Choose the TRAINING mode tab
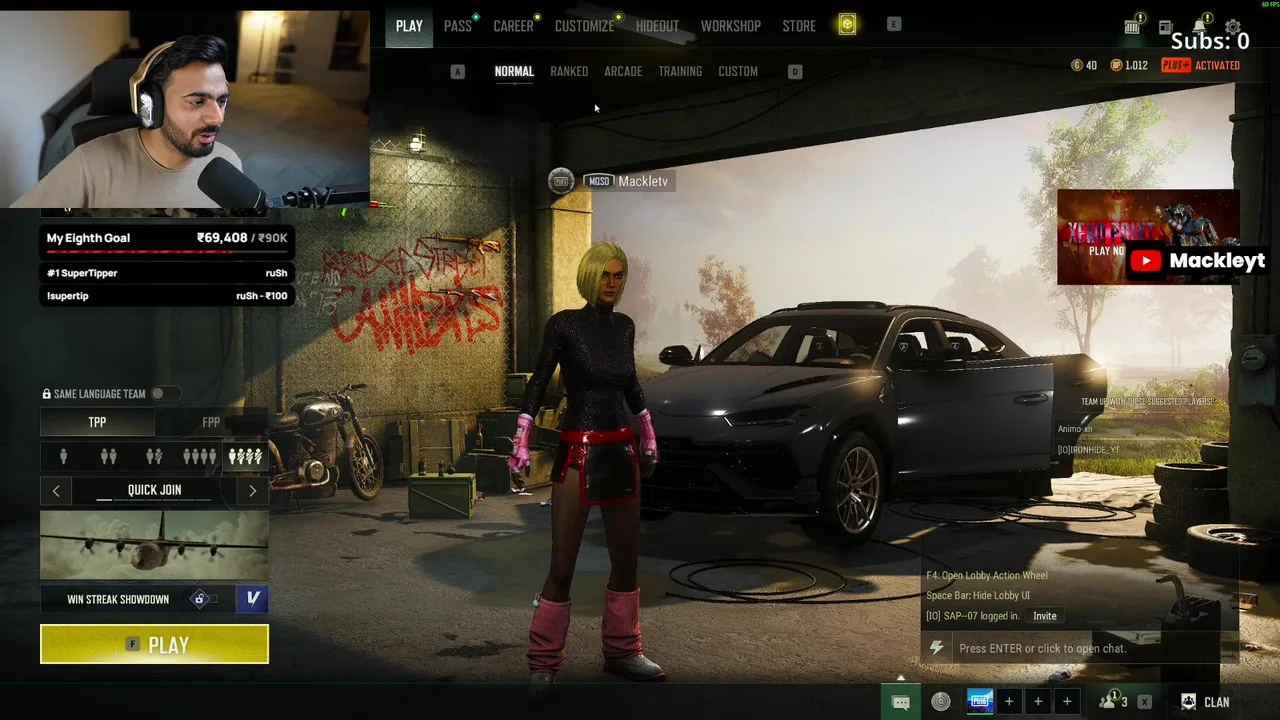The height and width of the screenshot is (720, 1280). click(680, 72)
